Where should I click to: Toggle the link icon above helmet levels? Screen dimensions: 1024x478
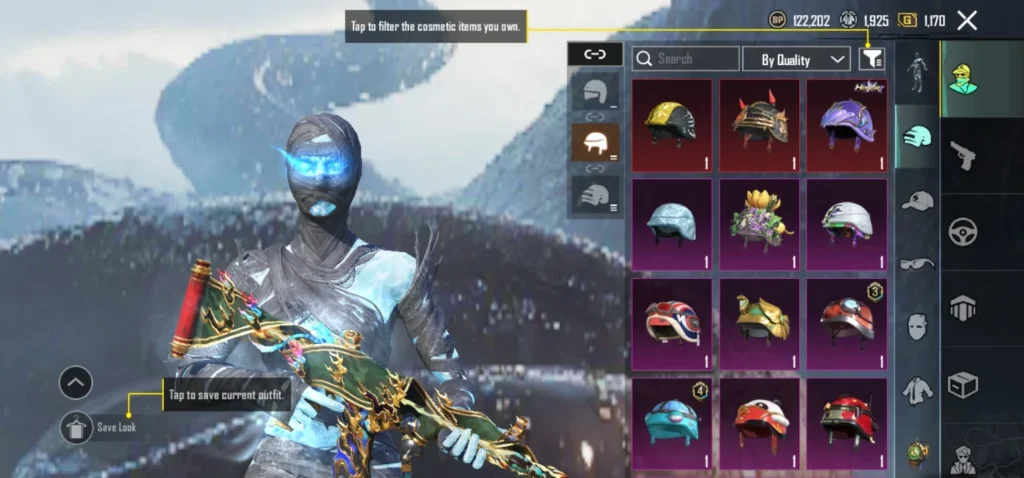(595, 54)
